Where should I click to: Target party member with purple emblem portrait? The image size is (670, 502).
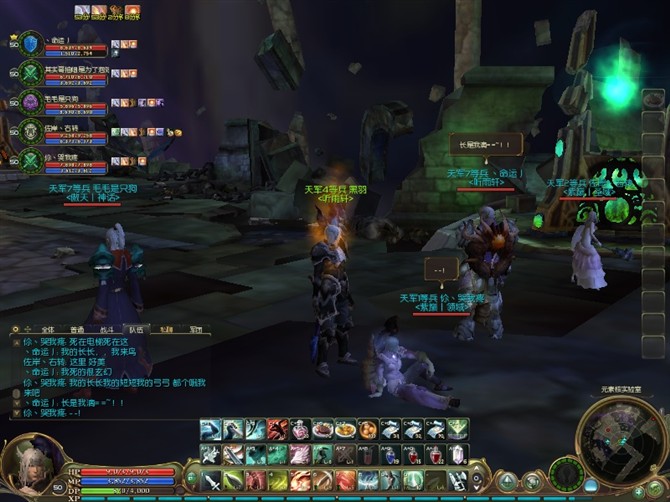[31, 102]
